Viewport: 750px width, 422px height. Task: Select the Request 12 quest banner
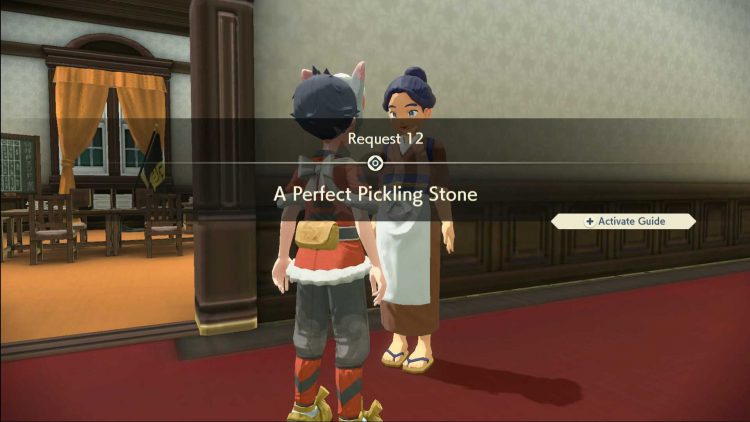(375, 165)
